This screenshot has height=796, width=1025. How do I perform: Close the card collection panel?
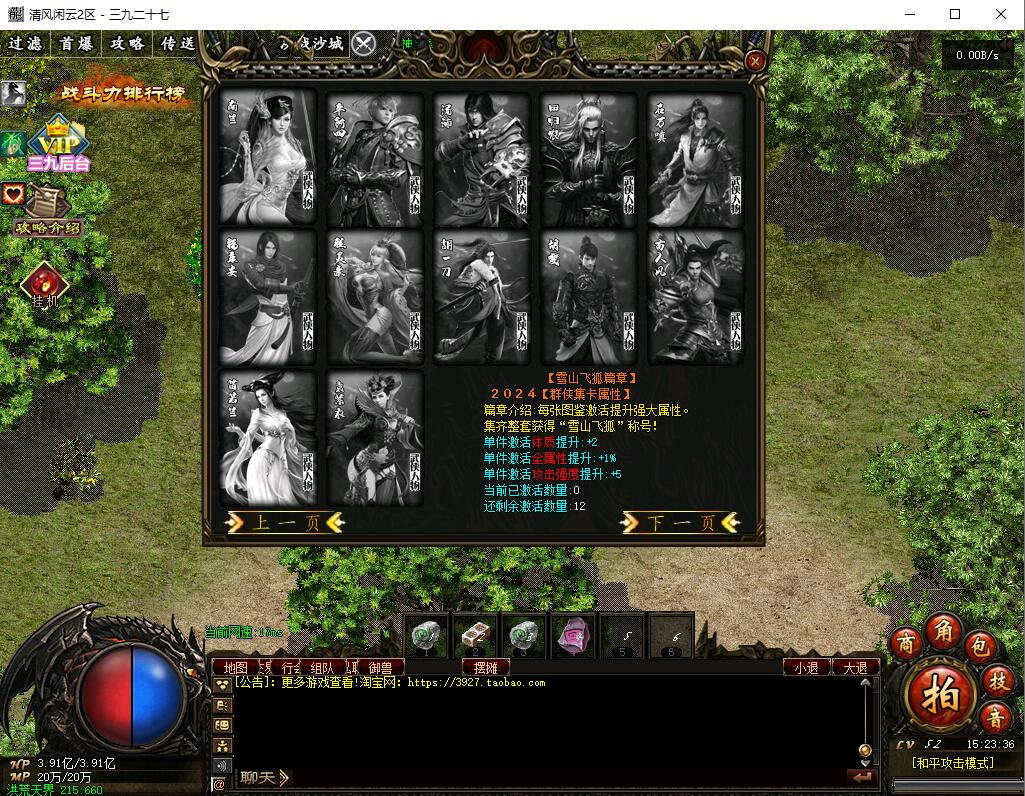[x=756, y=60]
